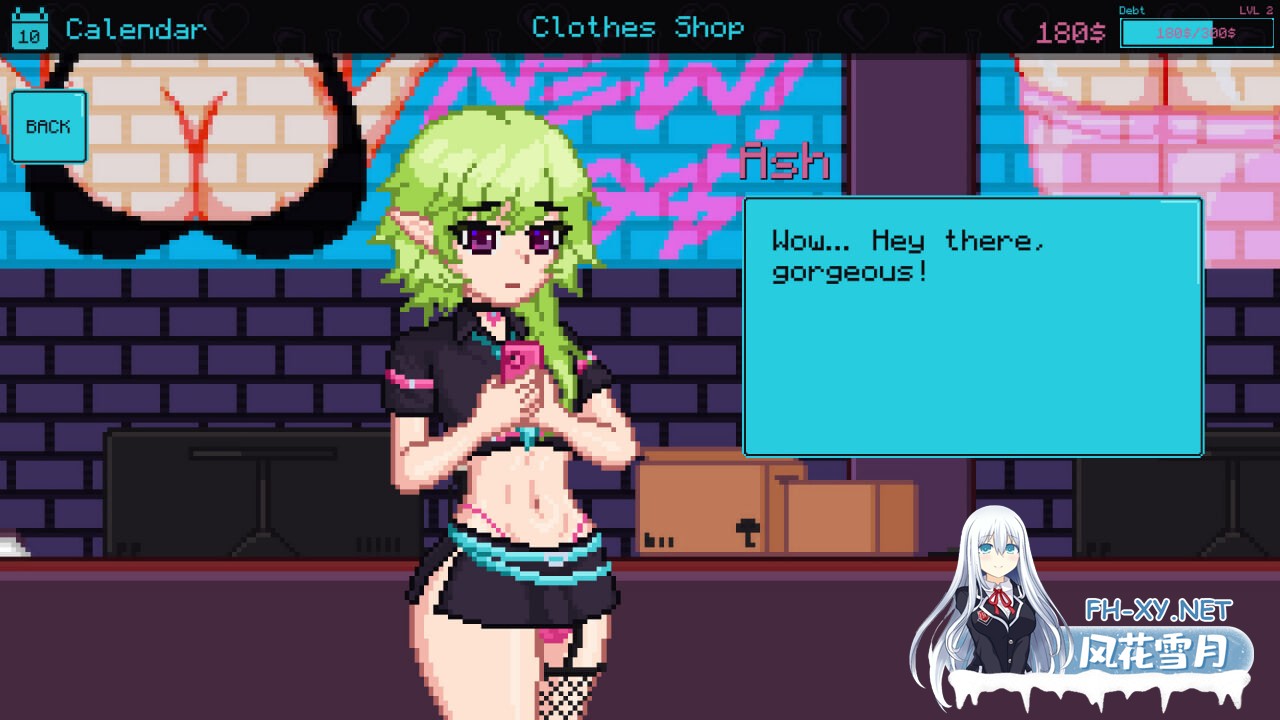Go back using the BACK button
The width and height of the screenshot is (1280, 720).
[48, 127]
